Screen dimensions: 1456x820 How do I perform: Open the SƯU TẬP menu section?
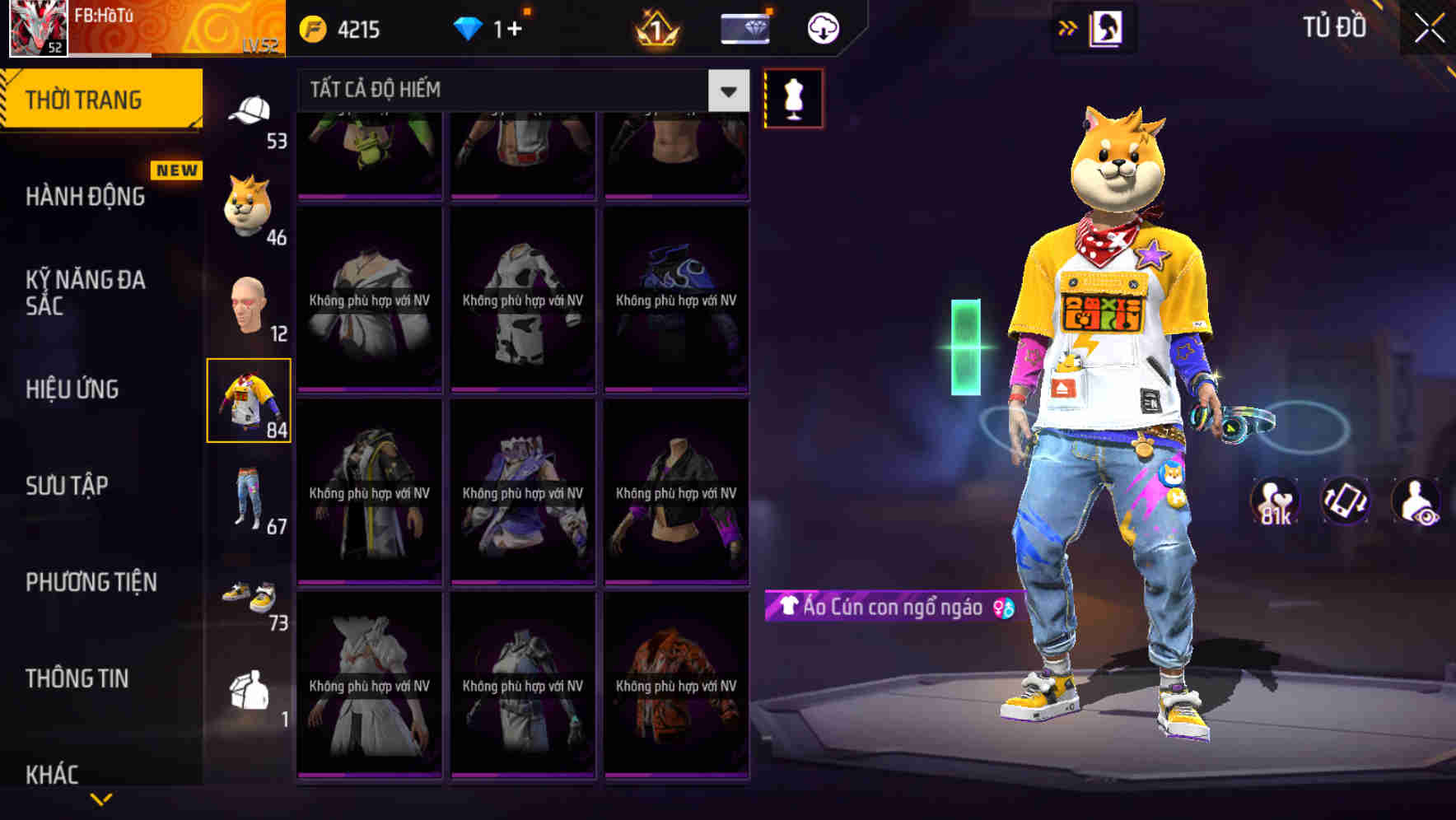click(70, 486)
